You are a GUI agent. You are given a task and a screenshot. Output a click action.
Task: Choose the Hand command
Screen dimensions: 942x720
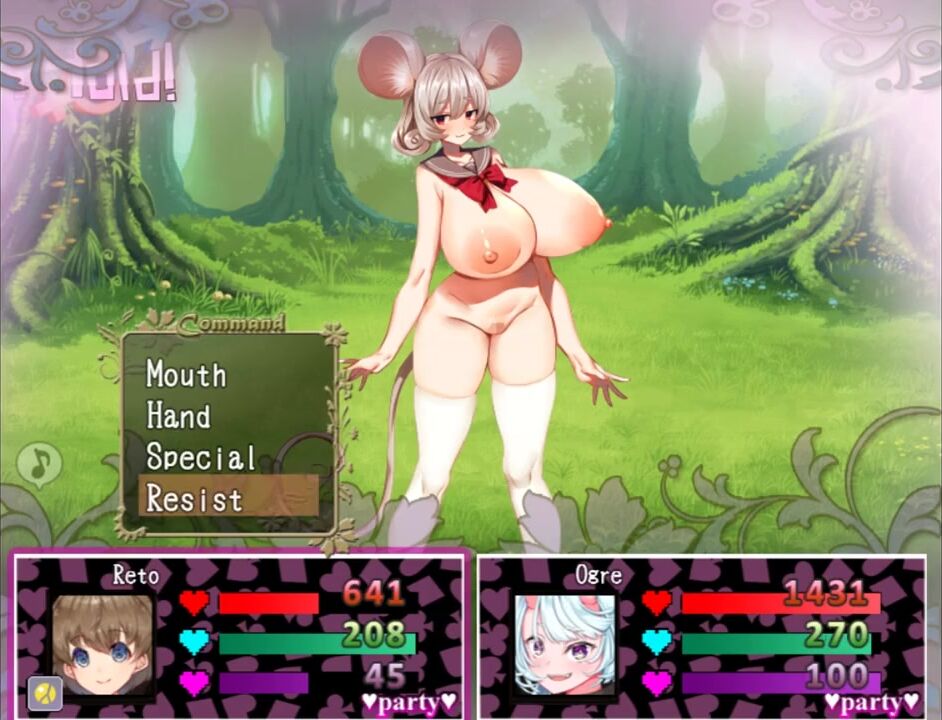pos(179,415)
